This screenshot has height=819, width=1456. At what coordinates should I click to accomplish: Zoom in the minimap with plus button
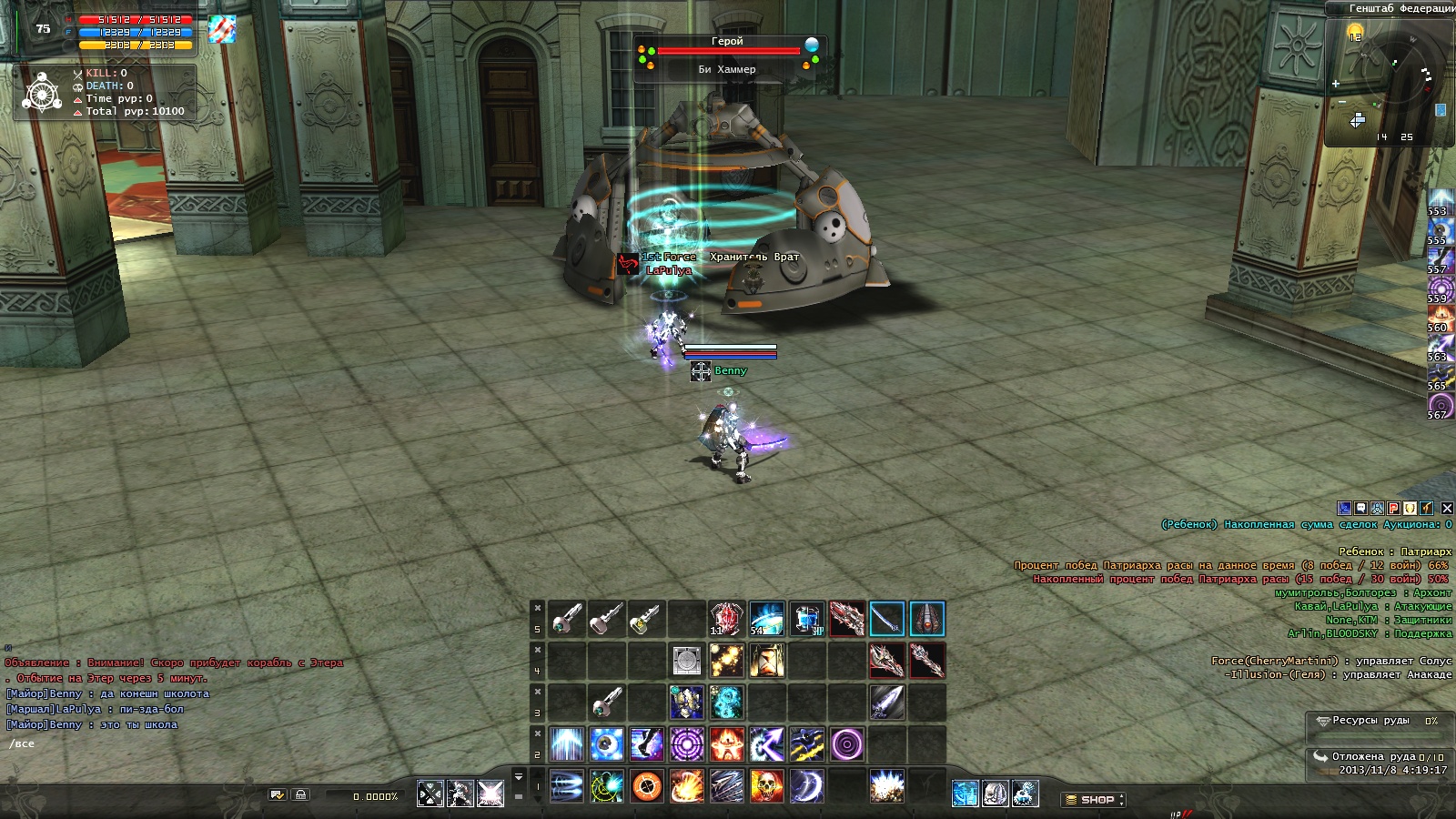(x=1336, y=84)
